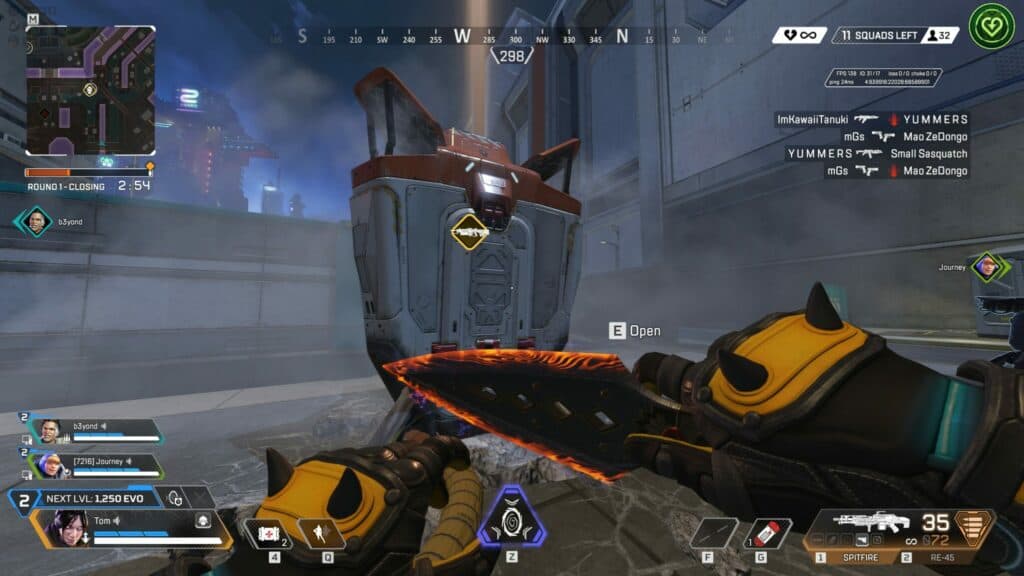This screenshot has width=1024, height=576.
Task: Open the minimap in the corner
Action: (x=90, y=90)
